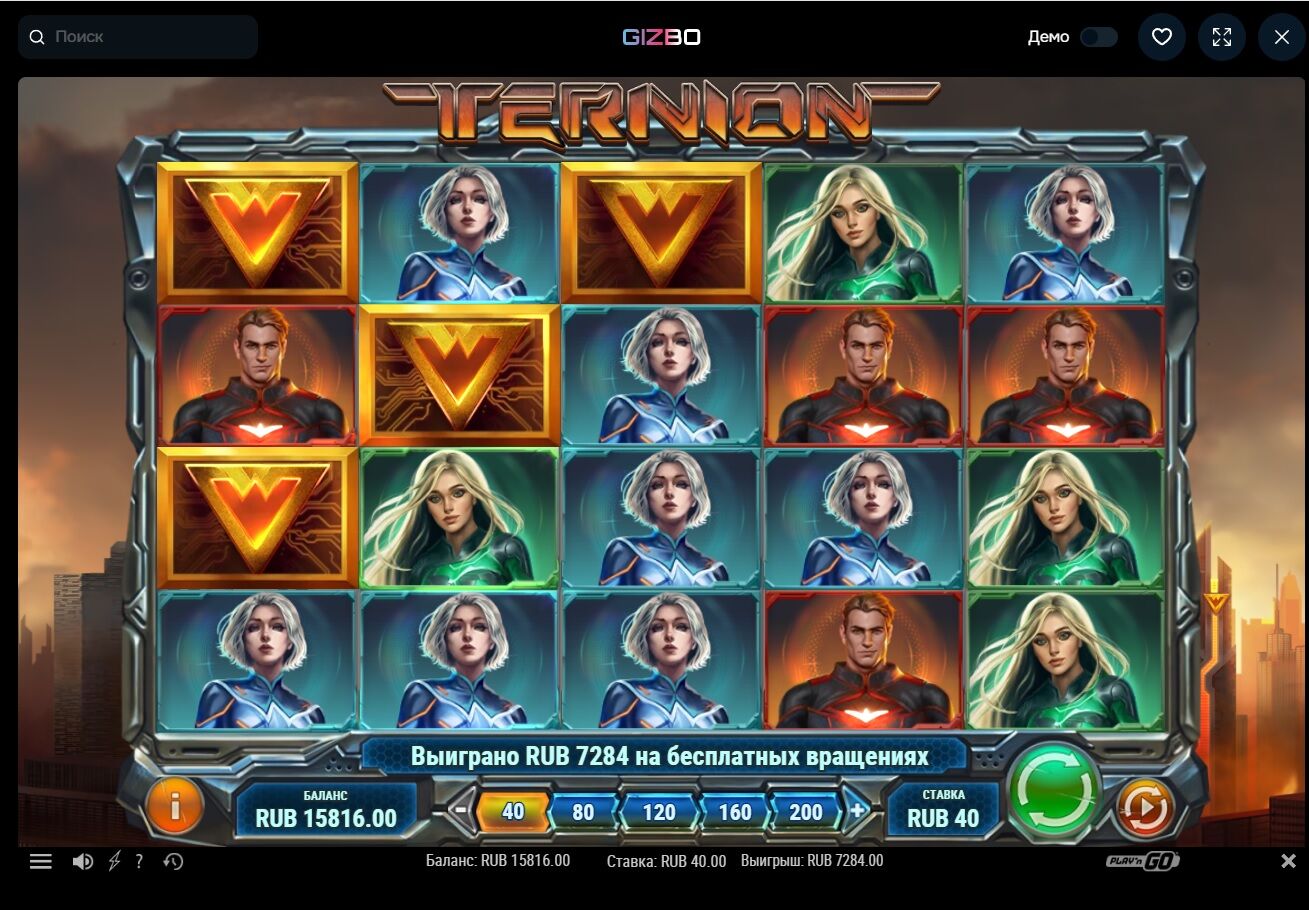This screenshot has width=1309, height=910.
Task: Choose the 80 bet amount
Action: click(x=583, y=811)
